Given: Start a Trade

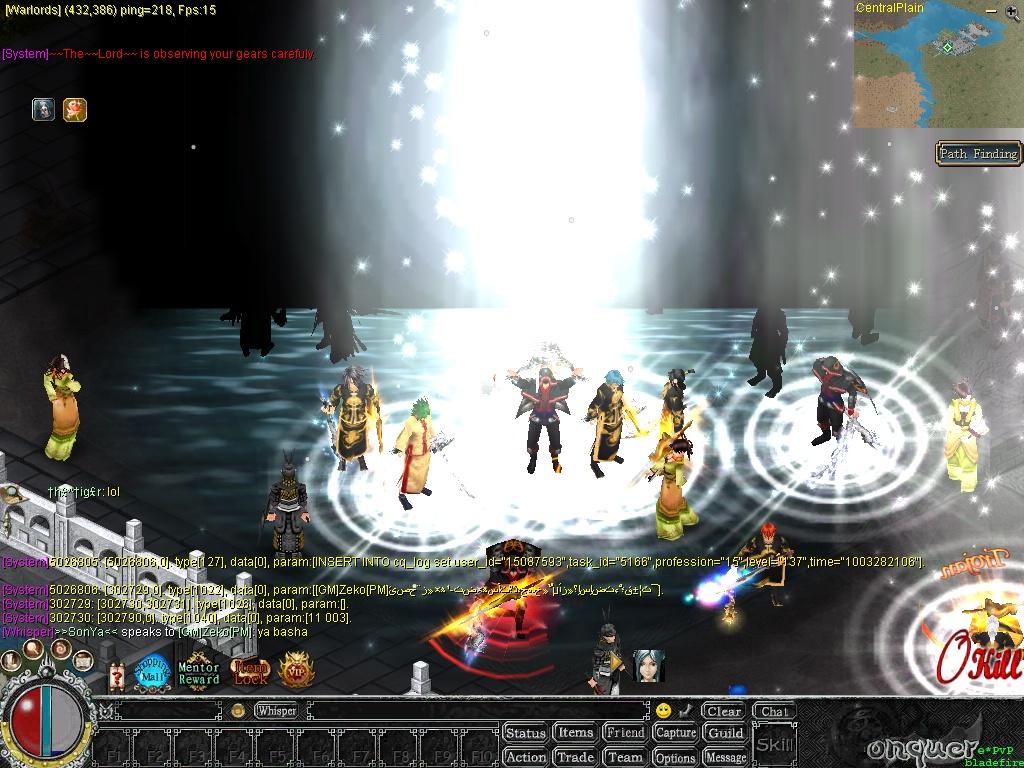Looking at the screenshot, I should tap(575, 757).
